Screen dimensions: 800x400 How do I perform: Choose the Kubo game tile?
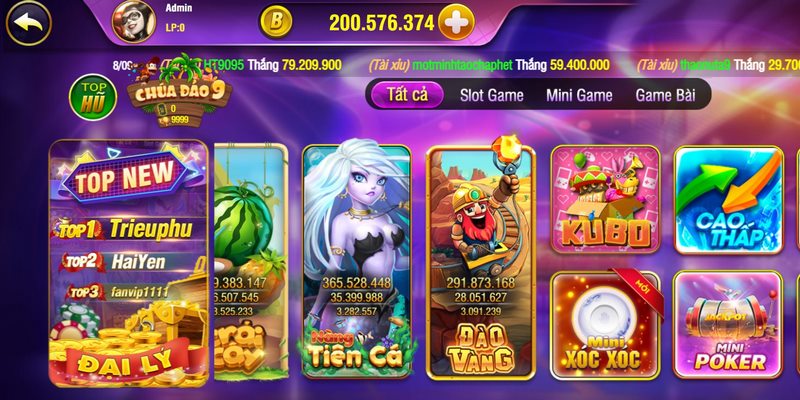(x=605, y=202)
